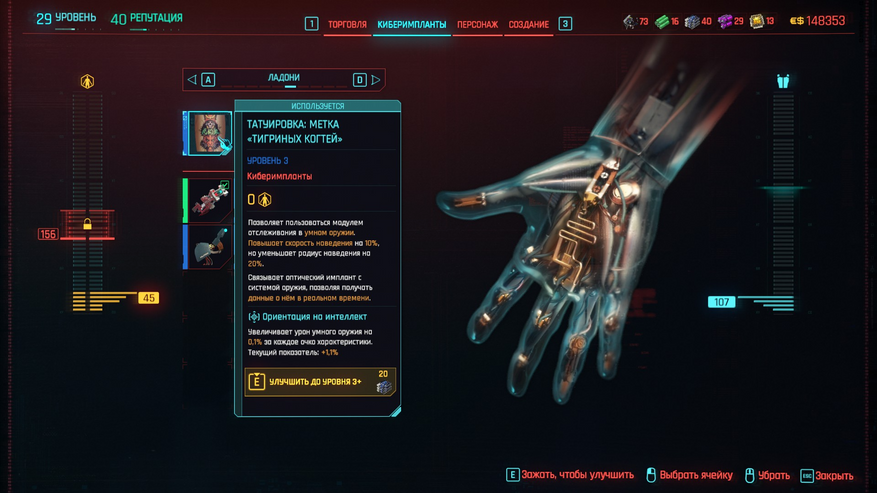Click the Убрать unequip option
877x493 pixels.
765,476
